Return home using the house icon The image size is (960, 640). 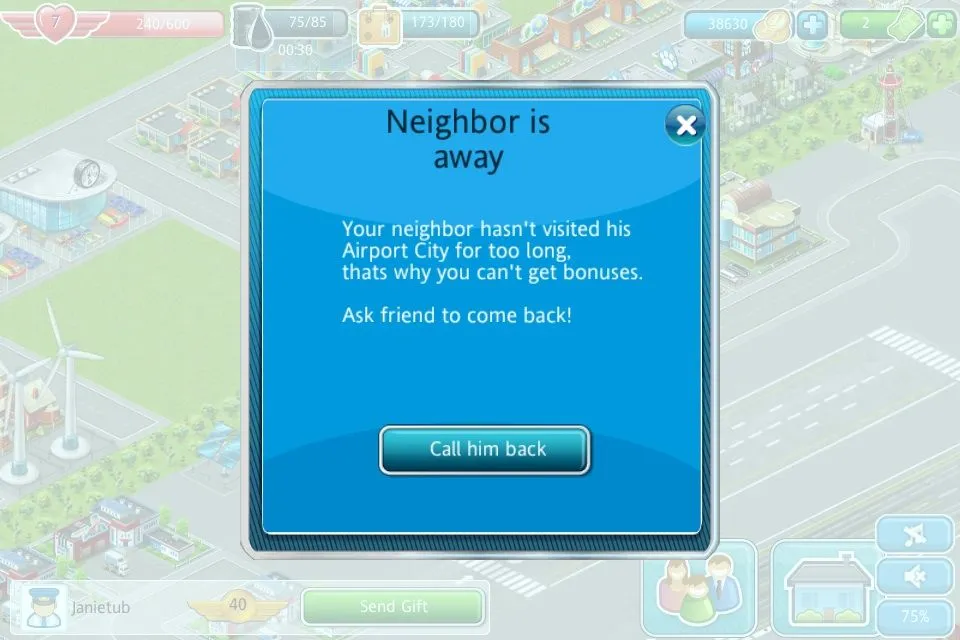(821, 590)
